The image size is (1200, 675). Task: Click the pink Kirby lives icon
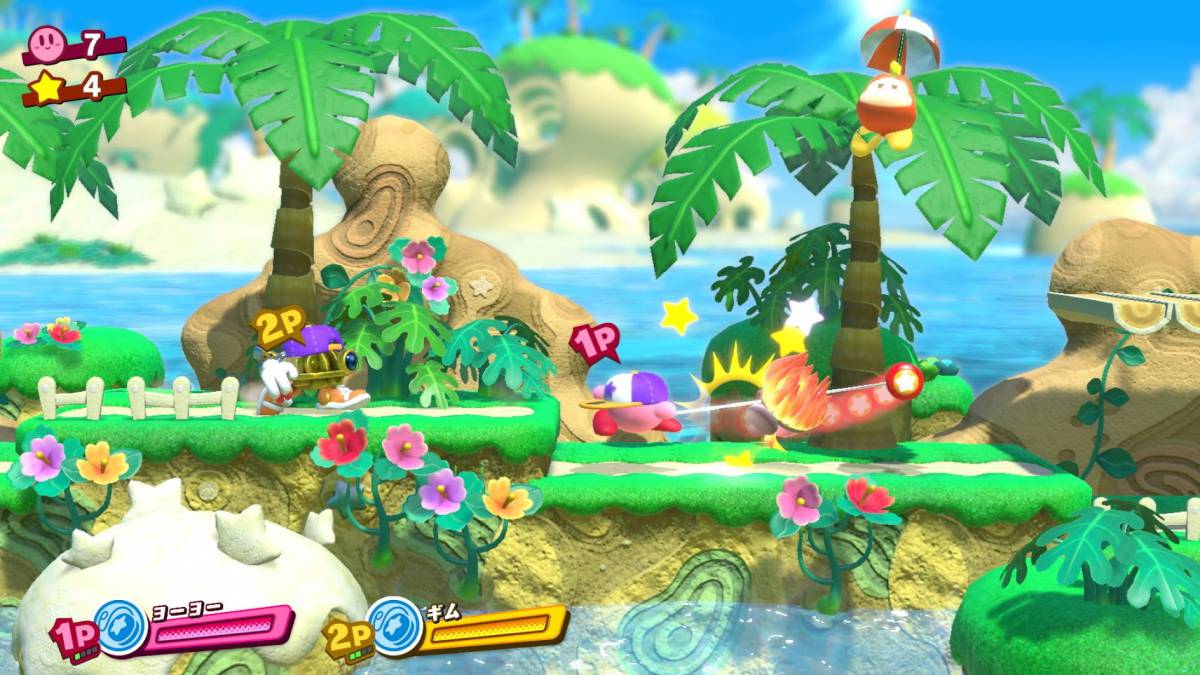pos(48,43)
